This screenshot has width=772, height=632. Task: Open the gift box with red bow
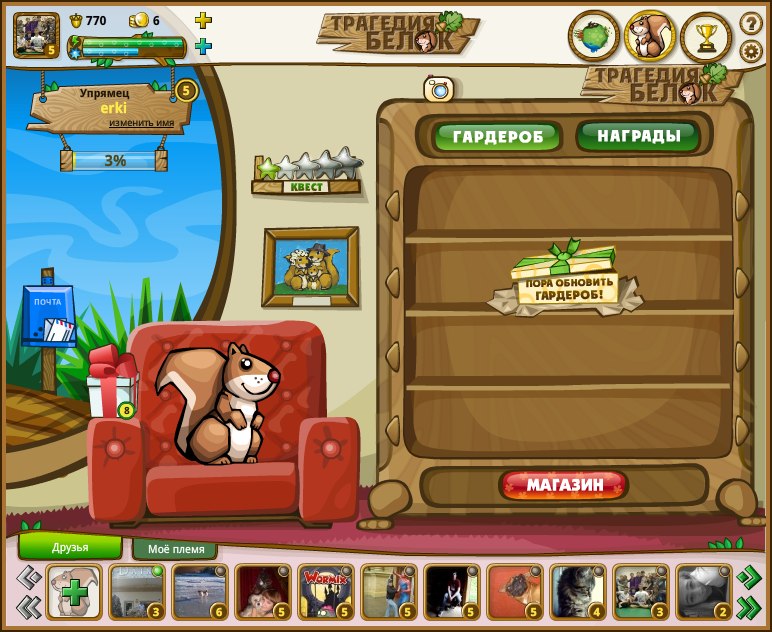tap(110, 384)
